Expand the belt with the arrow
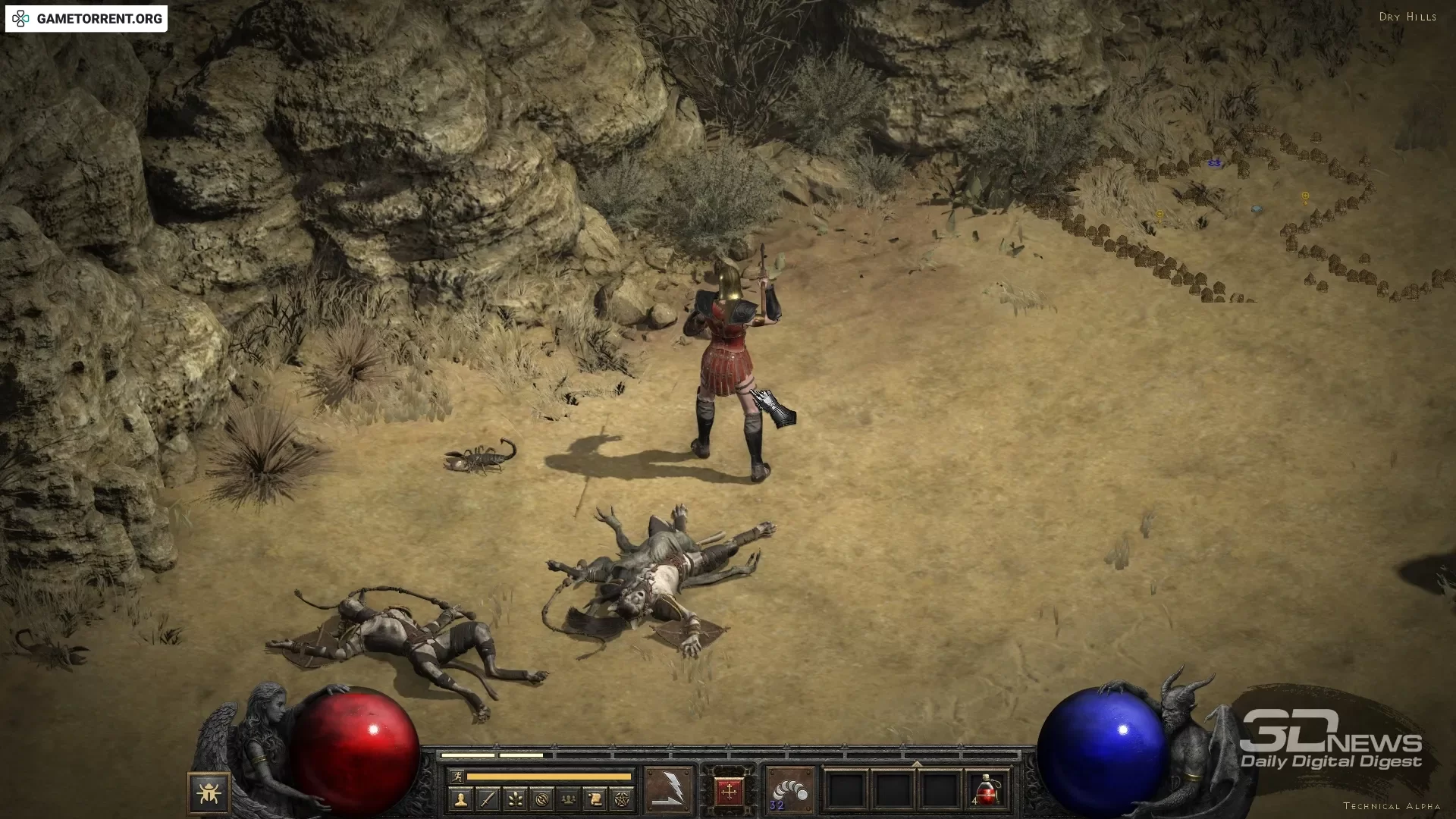This screenshot has height=819, width=1456. coord(917,764)
